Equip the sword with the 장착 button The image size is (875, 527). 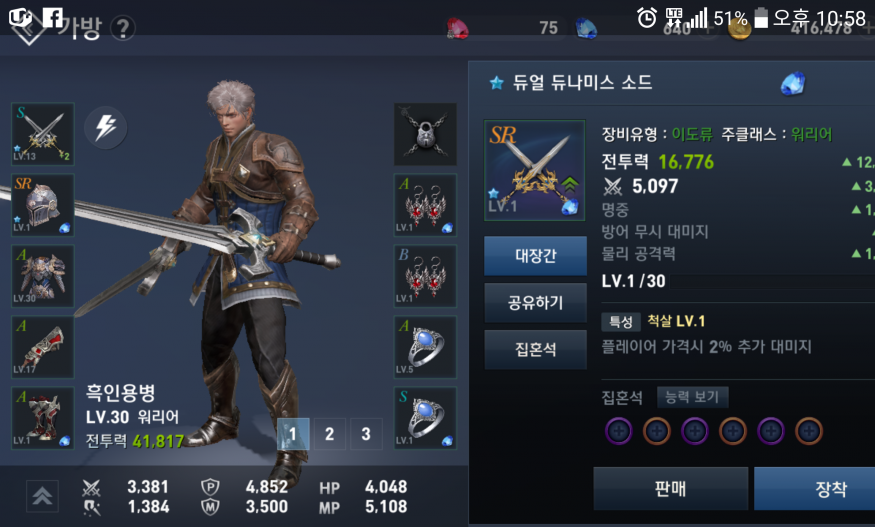point(830,489)
